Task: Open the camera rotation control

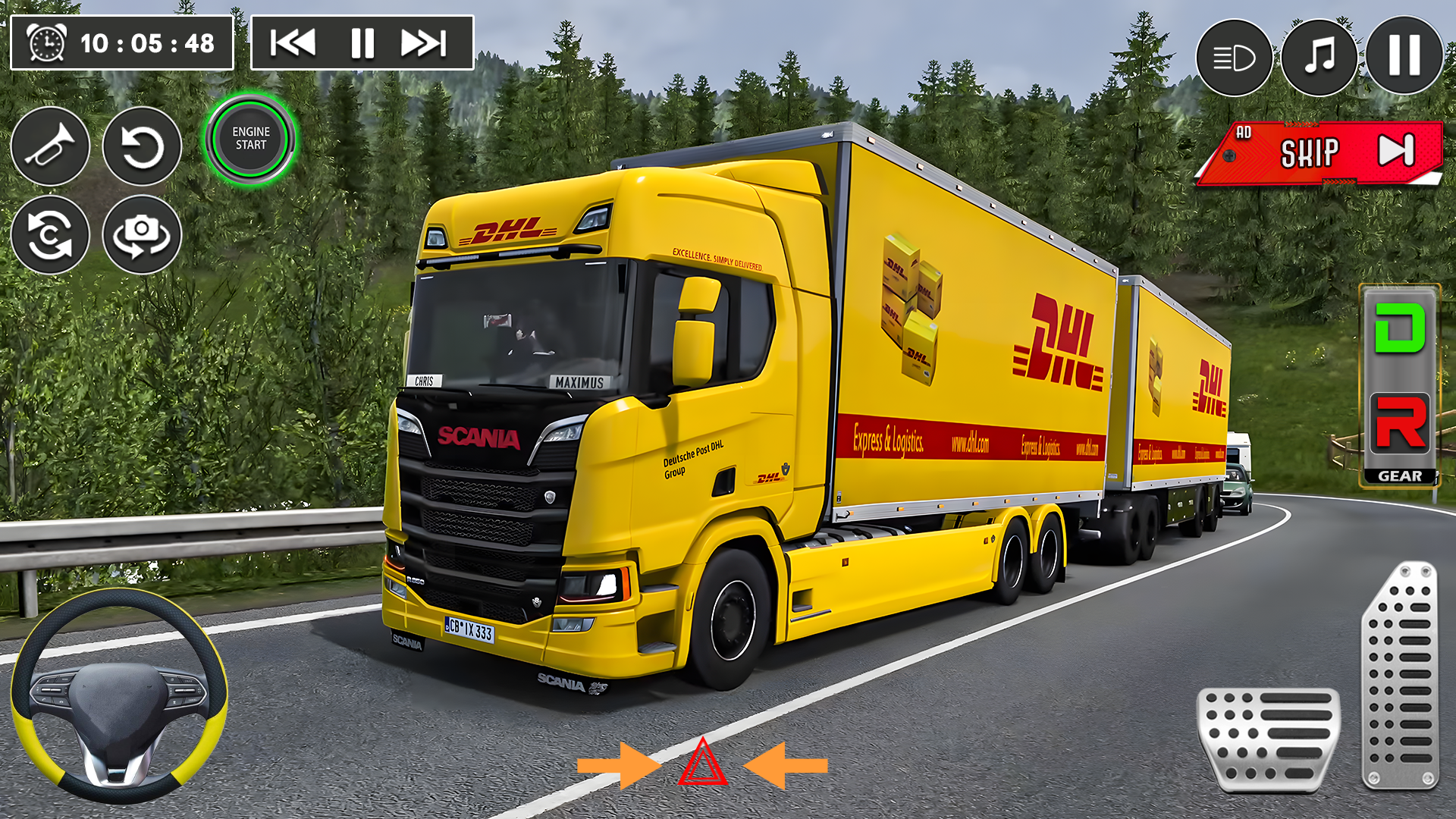Action: (x=143, y=235)
